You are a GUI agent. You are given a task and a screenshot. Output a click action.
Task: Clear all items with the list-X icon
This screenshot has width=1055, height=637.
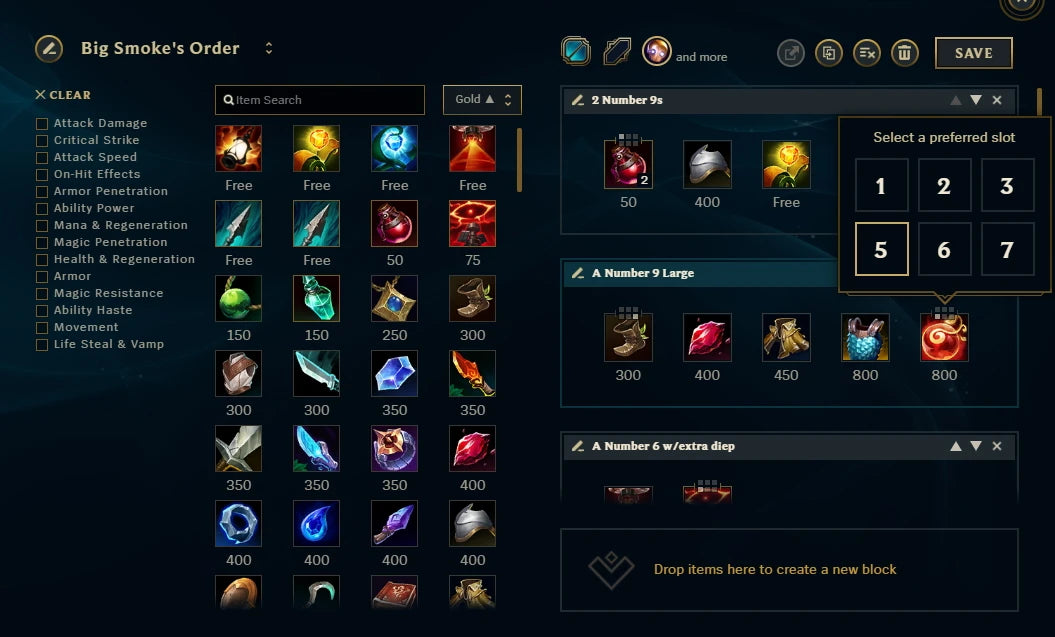(866, 53)
